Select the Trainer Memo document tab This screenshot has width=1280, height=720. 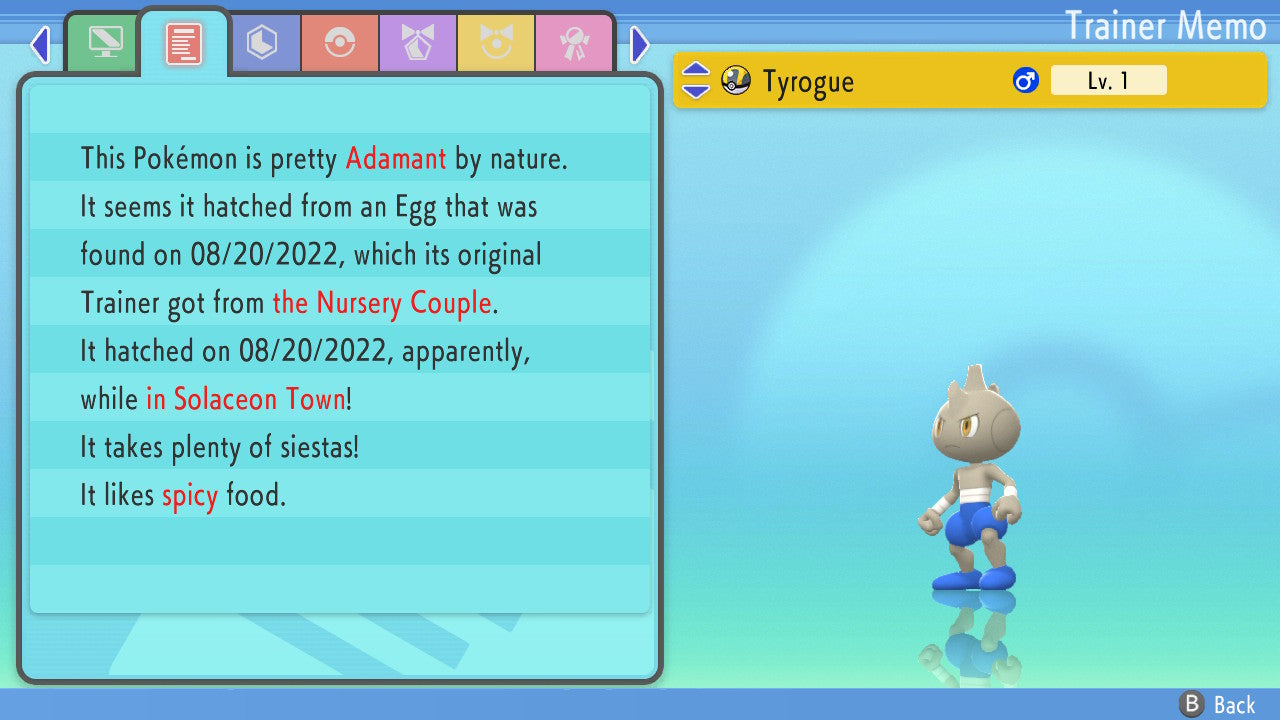(184, 44)
